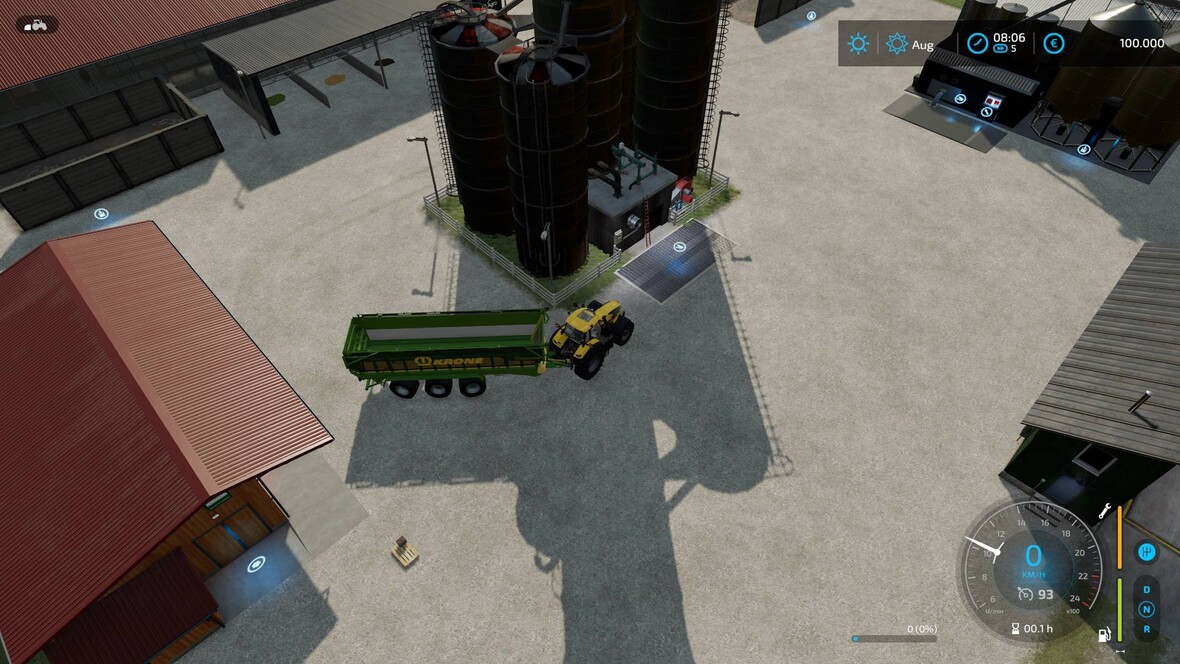This screenshot has height=664, width=1180.
Task: Select drive gear D
Action: point(1146,589)
